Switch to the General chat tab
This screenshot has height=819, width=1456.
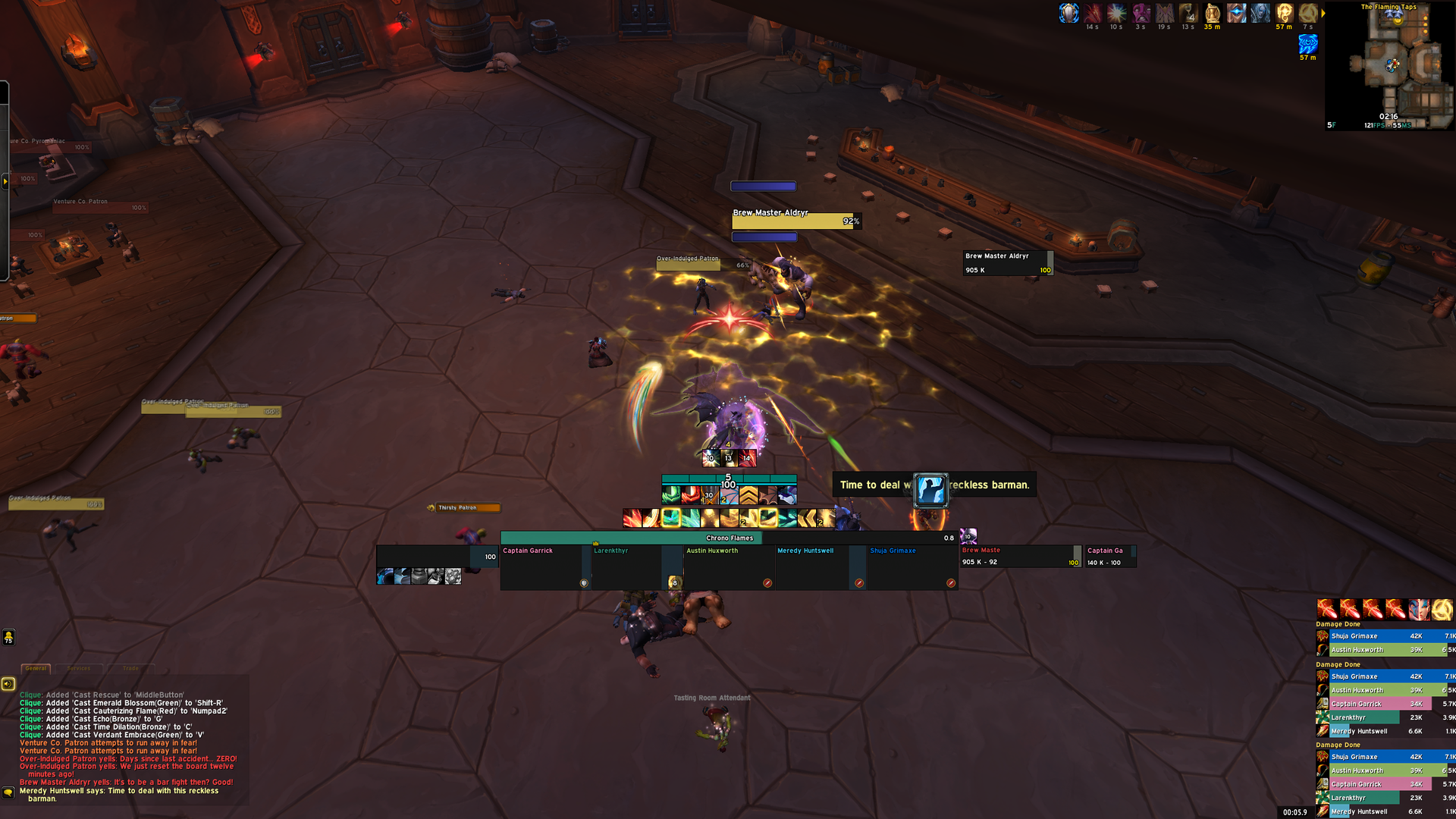pos(36,668)
